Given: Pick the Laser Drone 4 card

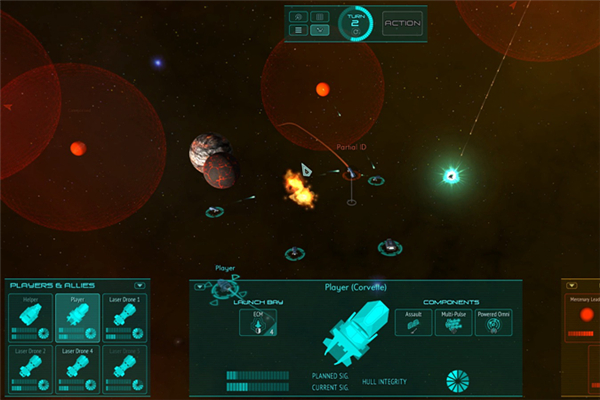Looking at the screenshot, I should point(76,367).
